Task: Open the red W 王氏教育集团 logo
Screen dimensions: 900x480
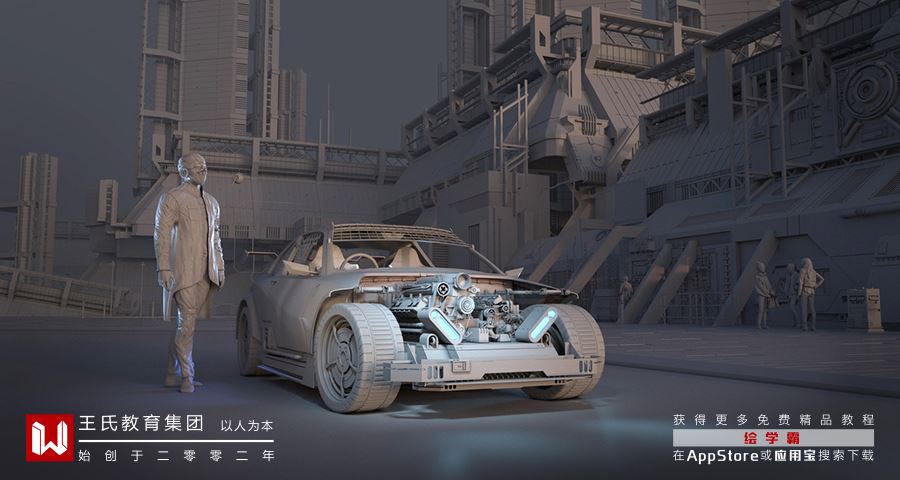Action: [x=50, y=437]
